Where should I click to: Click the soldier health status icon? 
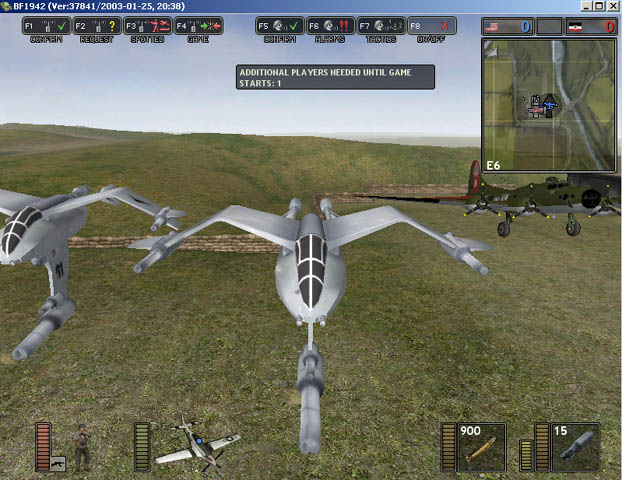82,447
